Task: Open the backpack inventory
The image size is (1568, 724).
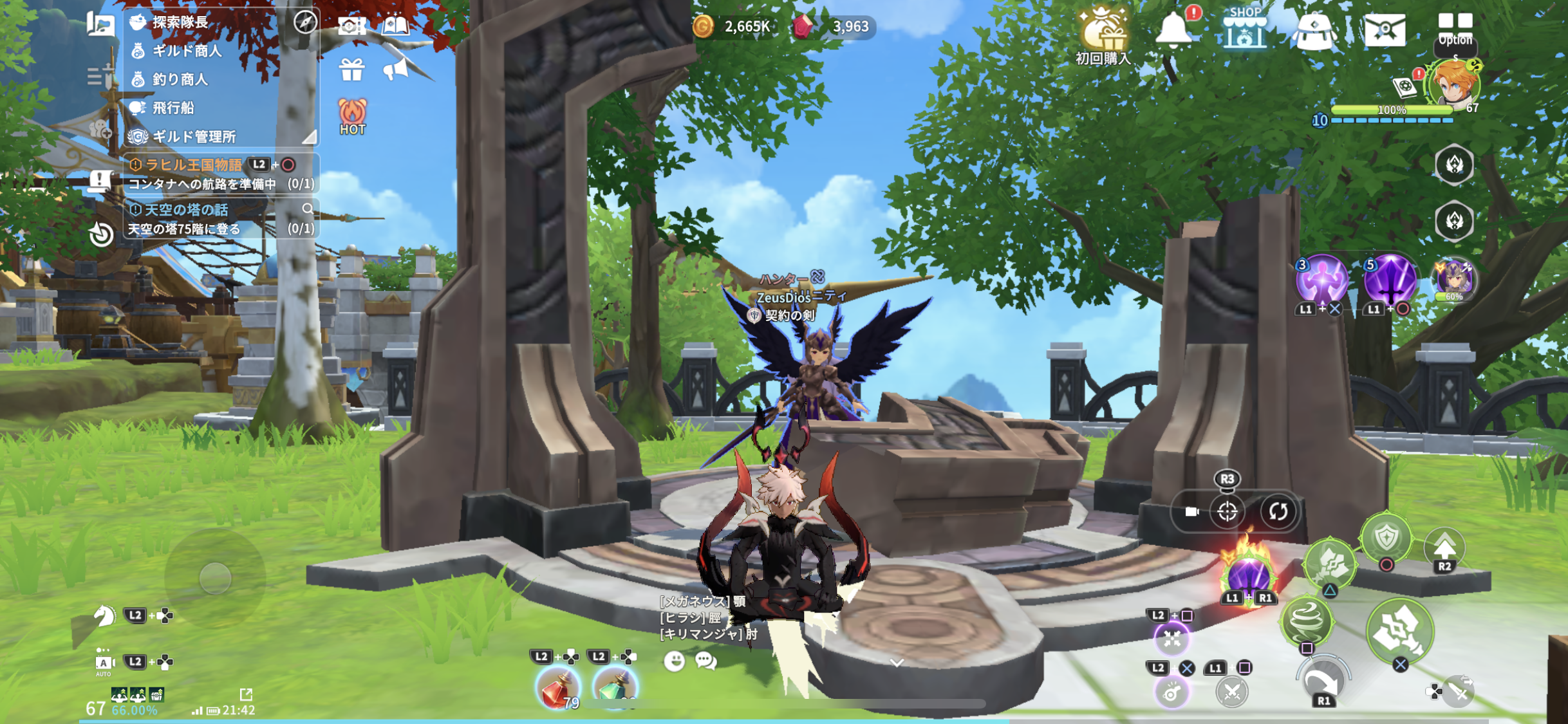Action: [1314, 31]
